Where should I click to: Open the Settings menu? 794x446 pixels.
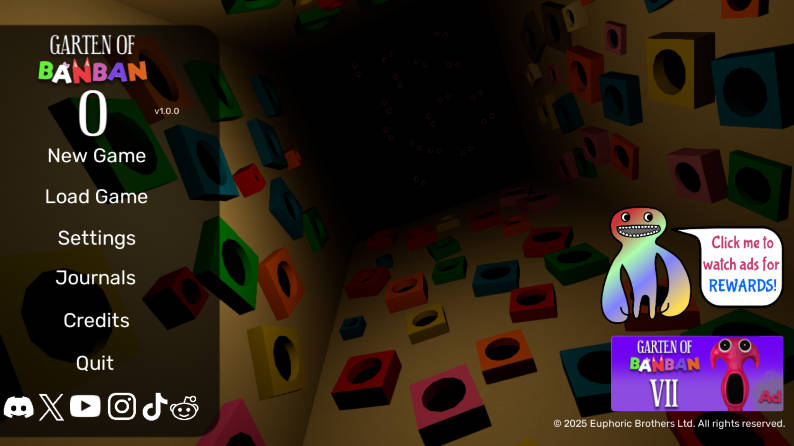[96, 238]
